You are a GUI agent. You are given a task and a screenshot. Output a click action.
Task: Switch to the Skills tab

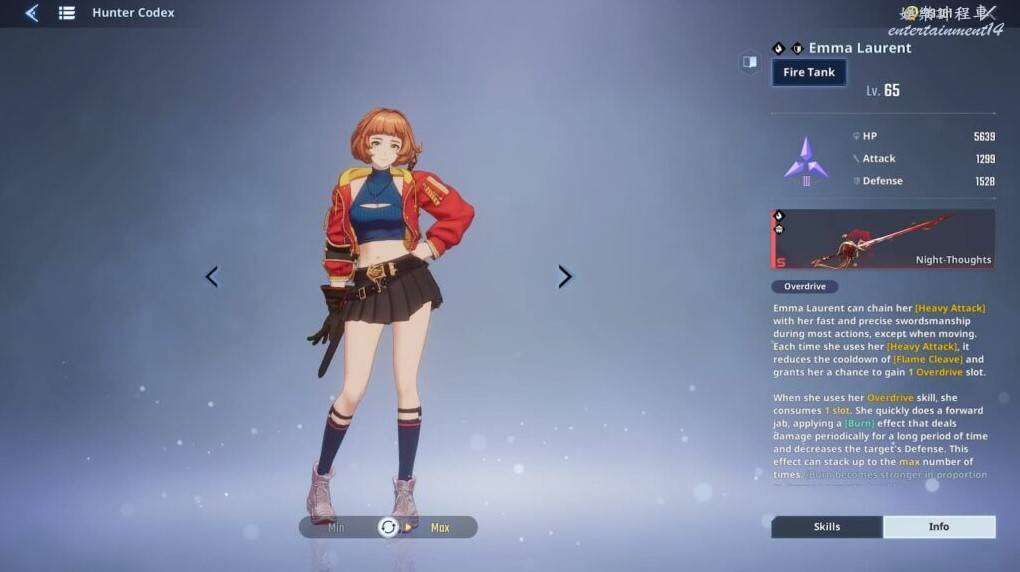pyautogui.click(x=826, y=527)
